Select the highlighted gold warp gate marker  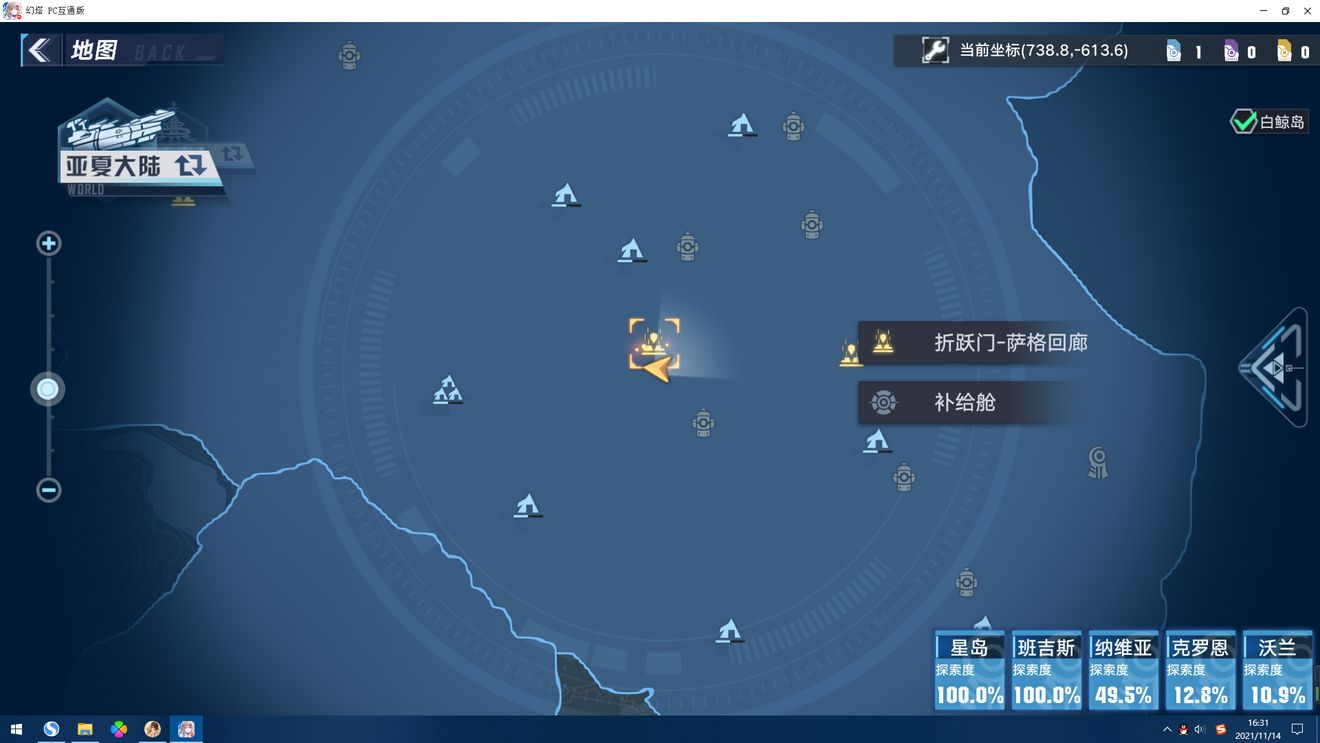[x=654, y=343]
